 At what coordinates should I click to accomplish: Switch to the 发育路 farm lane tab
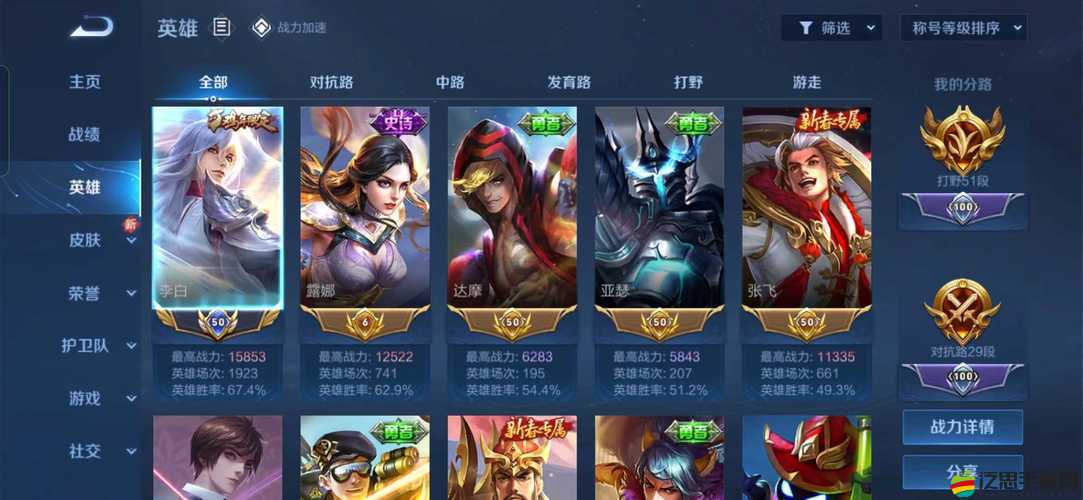(x=569, y=82)
